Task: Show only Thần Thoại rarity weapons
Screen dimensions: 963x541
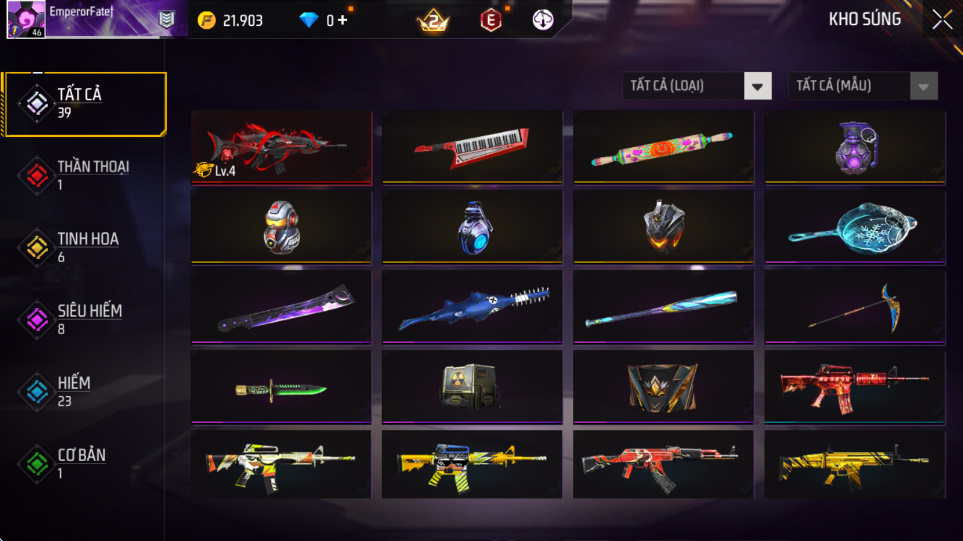Action: [84, 175]
